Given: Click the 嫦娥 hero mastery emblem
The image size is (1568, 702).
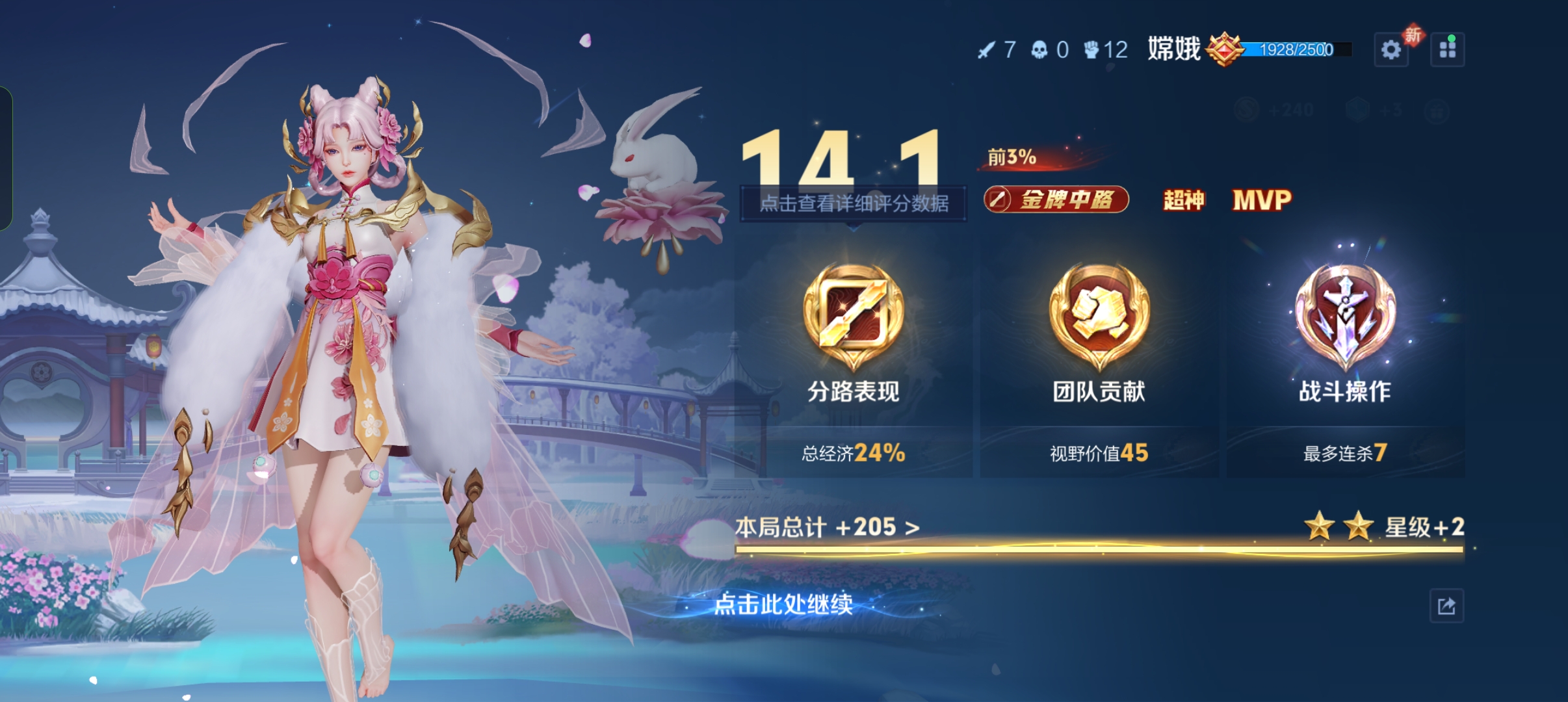Looking at the screenshot, I should 1224,49.
